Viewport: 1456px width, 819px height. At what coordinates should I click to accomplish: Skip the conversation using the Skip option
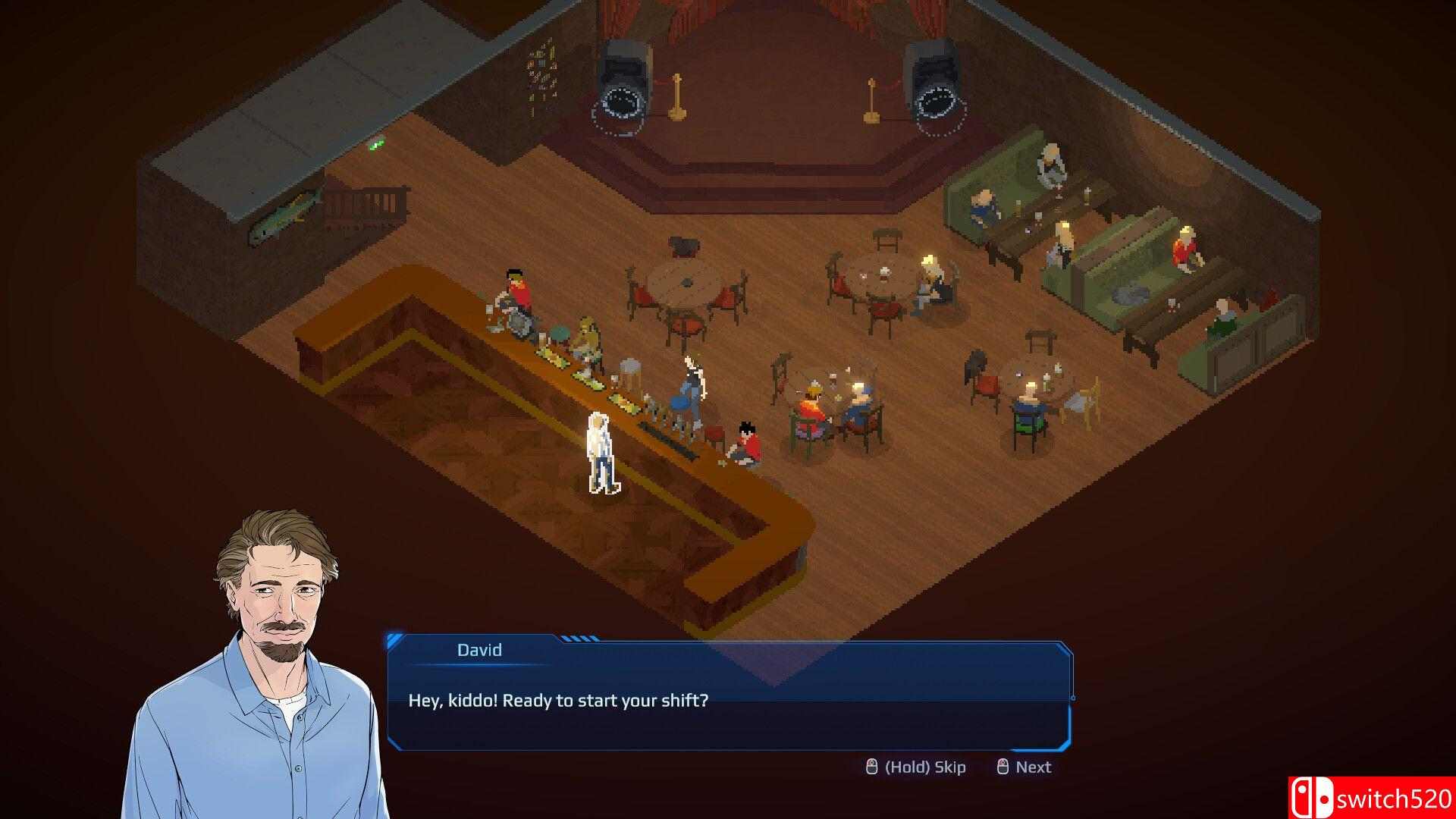point(916,767)
